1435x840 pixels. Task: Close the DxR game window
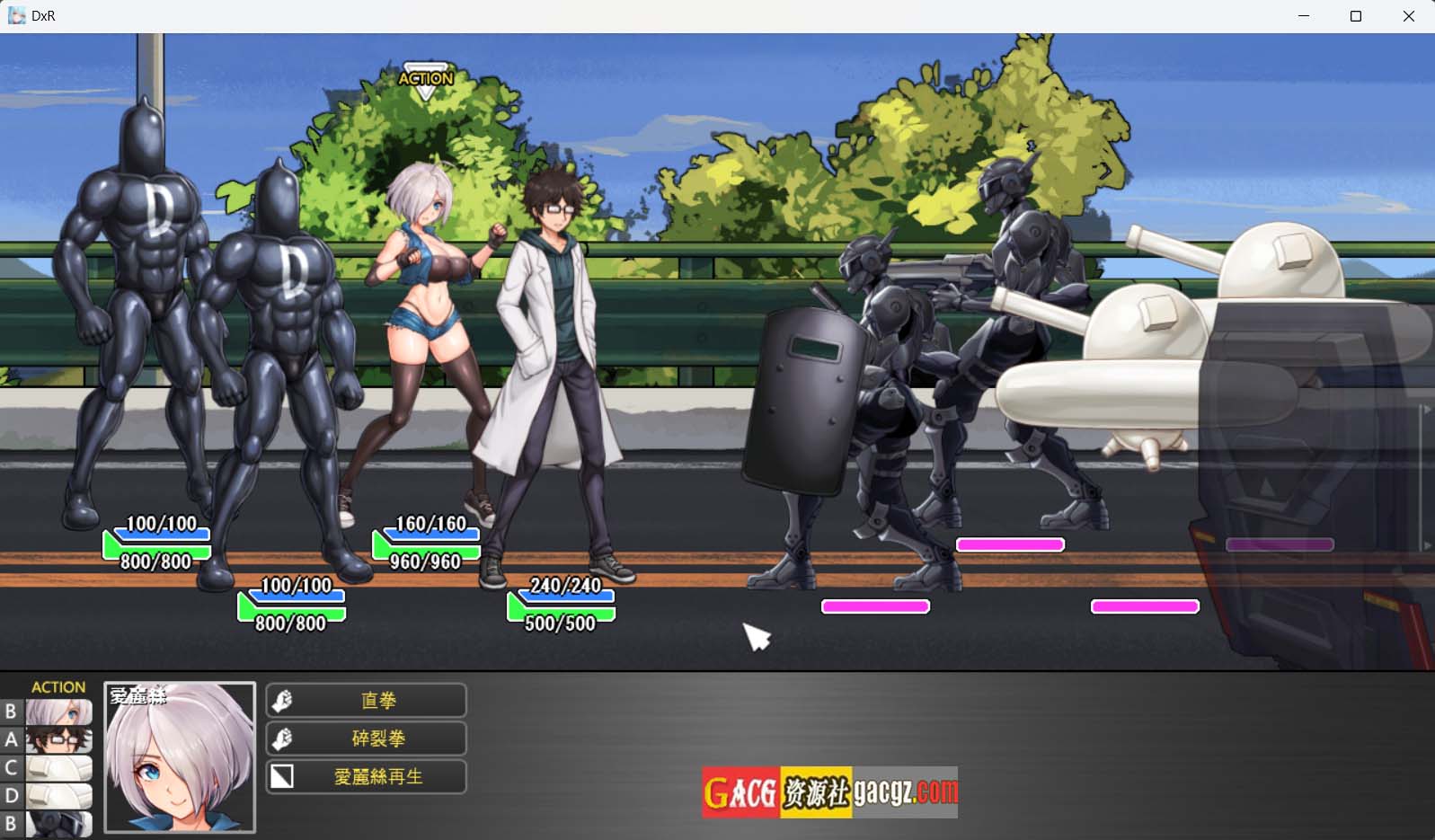[1408, 16]
